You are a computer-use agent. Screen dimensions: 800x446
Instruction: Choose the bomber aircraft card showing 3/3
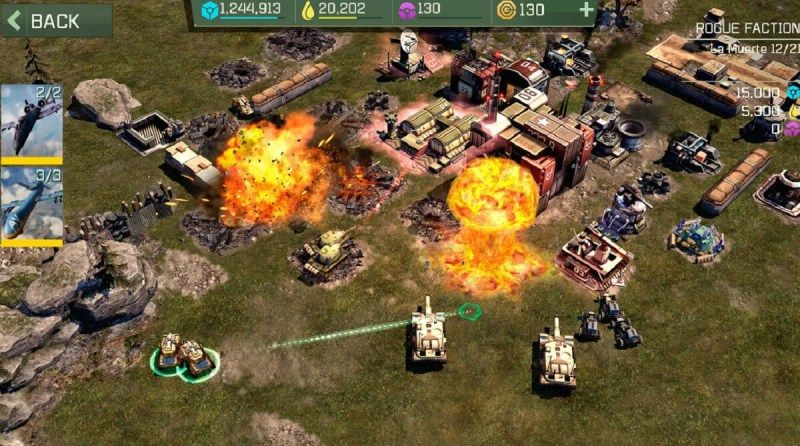[31, 205]
